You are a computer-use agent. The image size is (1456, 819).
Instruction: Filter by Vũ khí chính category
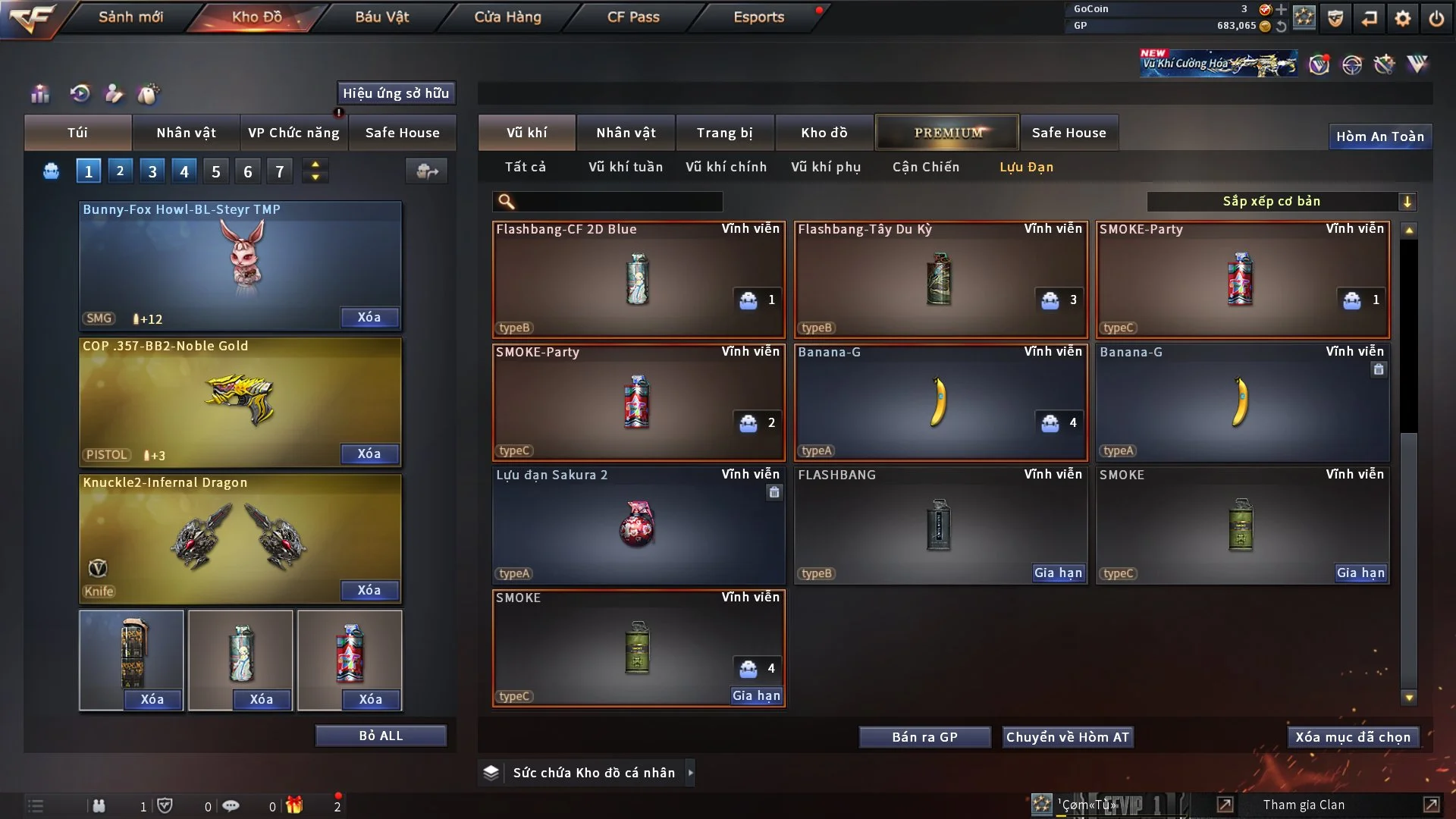point(726,167)
